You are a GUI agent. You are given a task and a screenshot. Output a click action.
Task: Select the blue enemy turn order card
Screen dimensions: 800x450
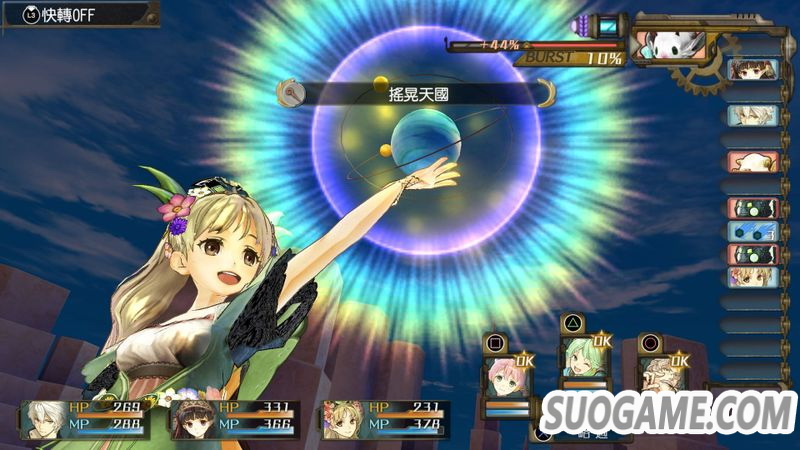[x=750, y=231]
